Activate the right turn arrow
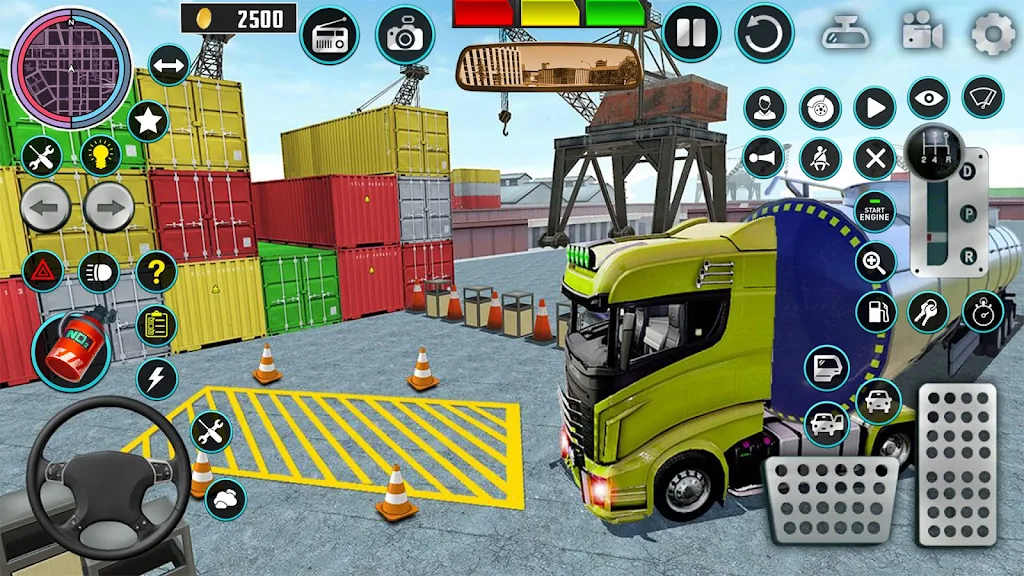 [108, 208]
